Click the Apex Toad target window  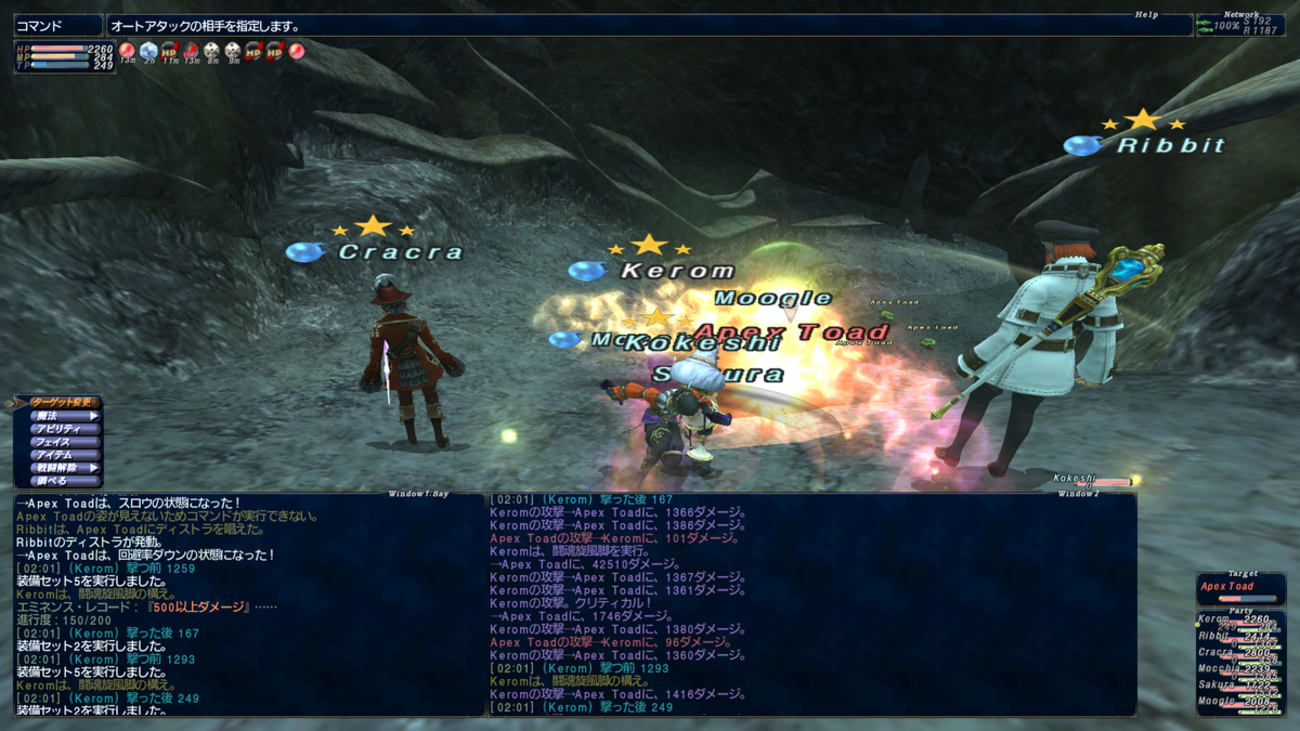[1238, 588]
